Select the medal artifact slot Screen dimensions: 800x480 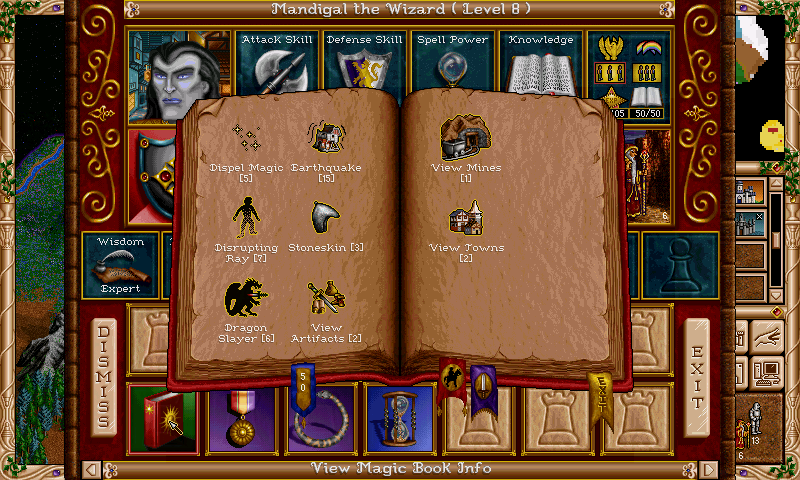point(240,416)
